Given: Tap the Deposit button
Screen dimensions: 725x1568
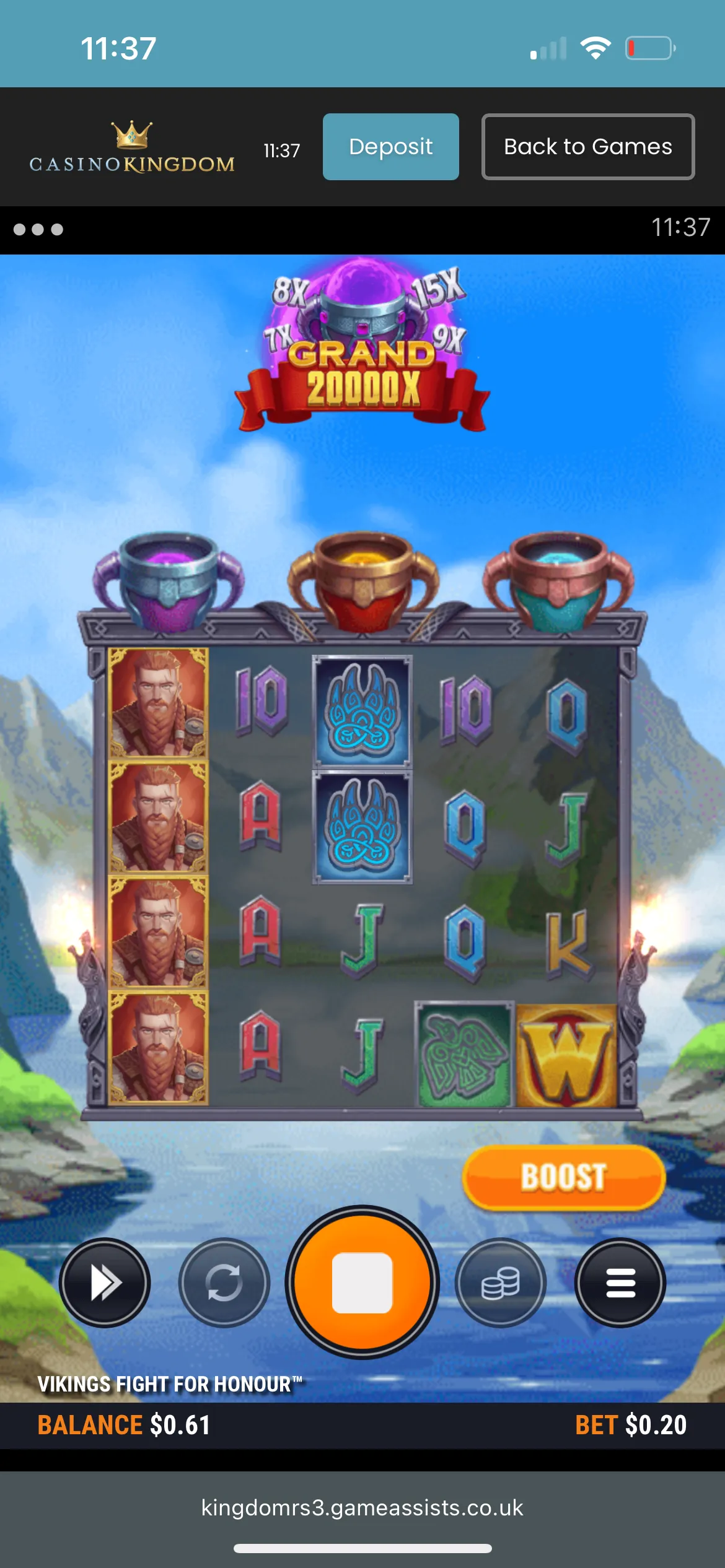Looking at the screenshot, I should 390,147.
